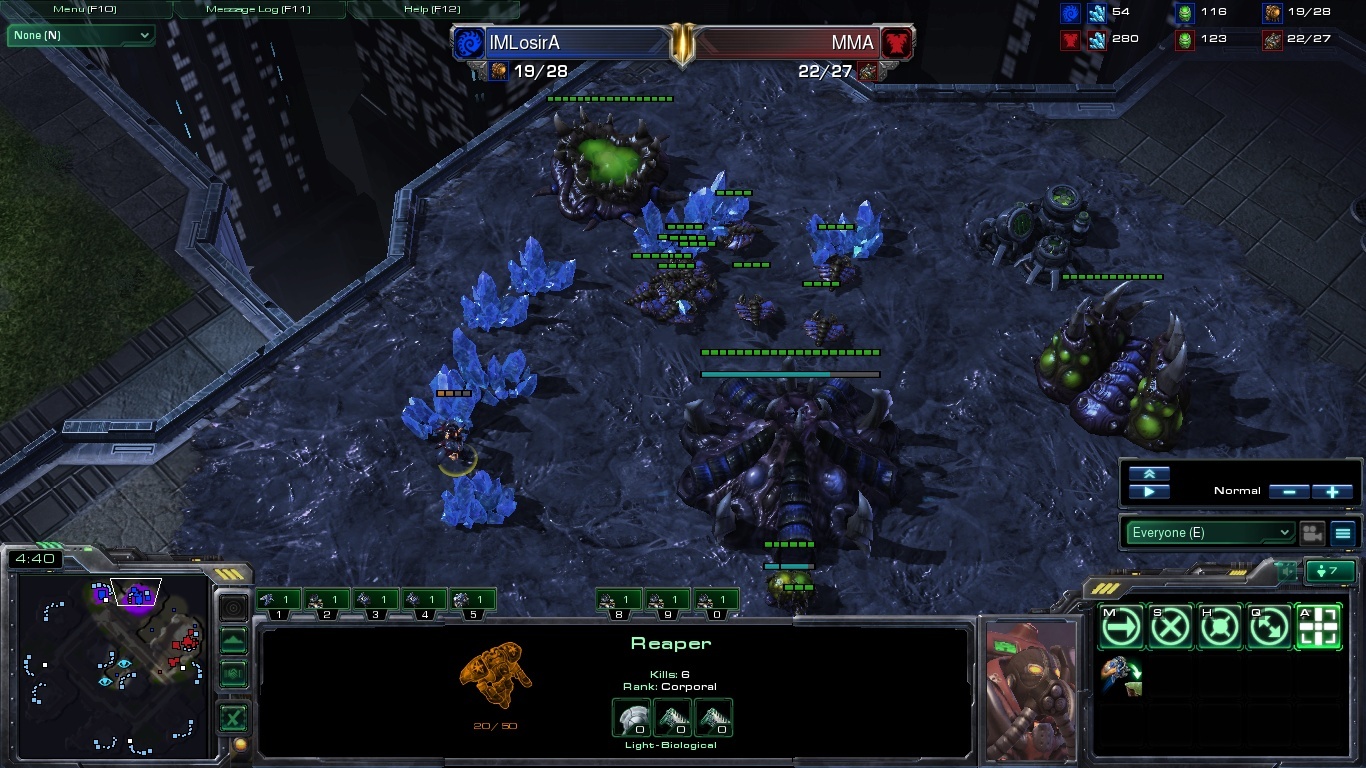Open the Everyone (E) vision dropdown
This screenshot has height=768, width=1366.
tap(1209, 533)
